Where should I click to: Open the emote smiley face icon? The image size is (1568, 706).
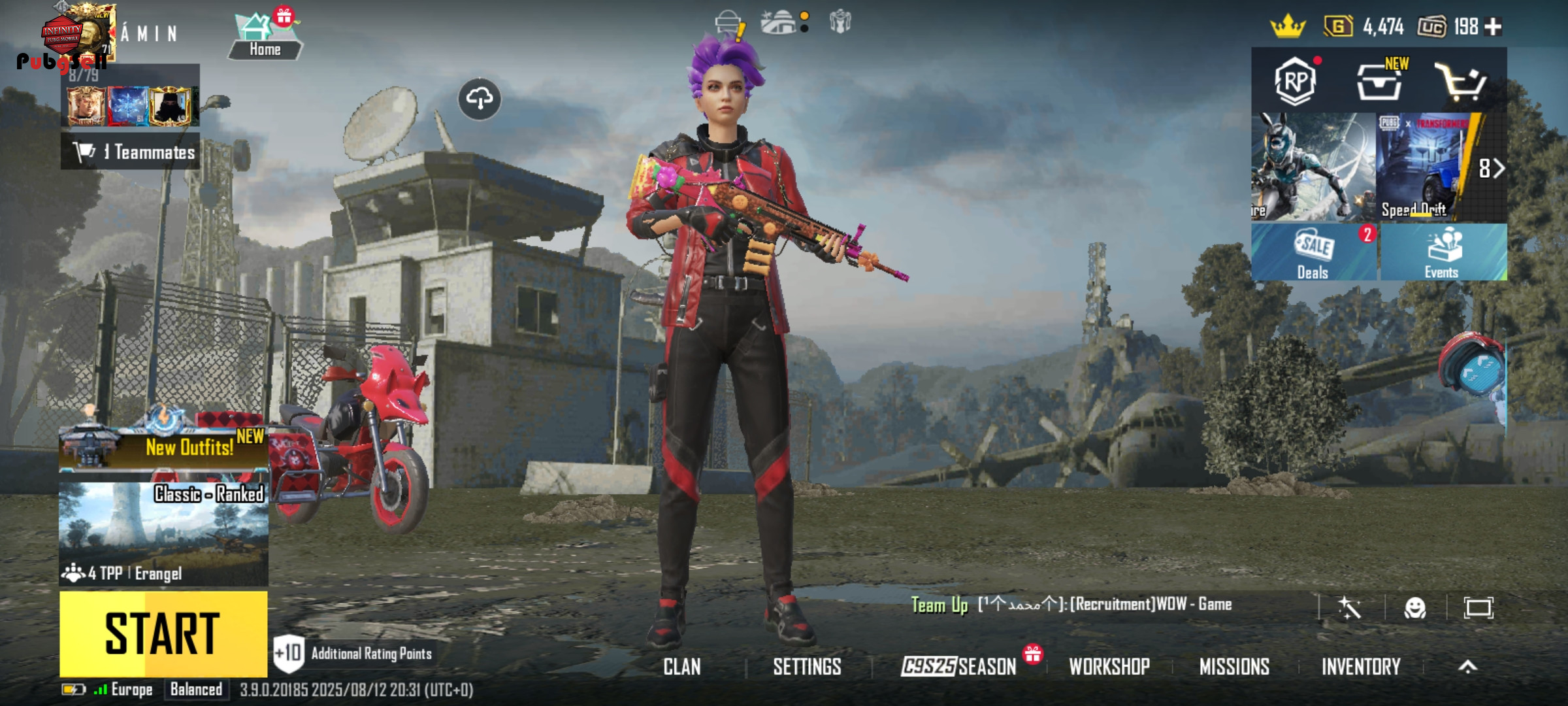[x=1414, y=608]
